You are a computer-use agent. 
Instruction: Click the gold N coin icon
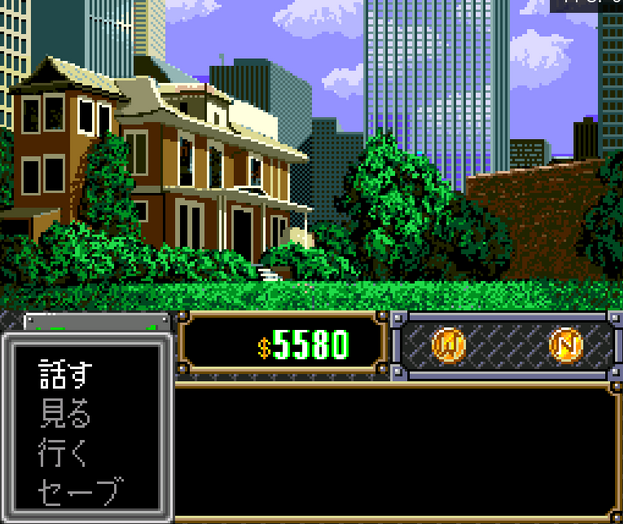[566, 345]
